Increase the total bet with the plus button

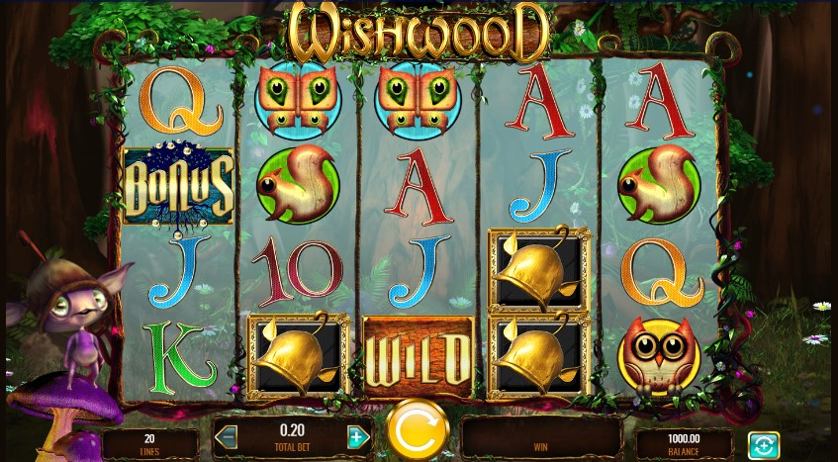357,437
